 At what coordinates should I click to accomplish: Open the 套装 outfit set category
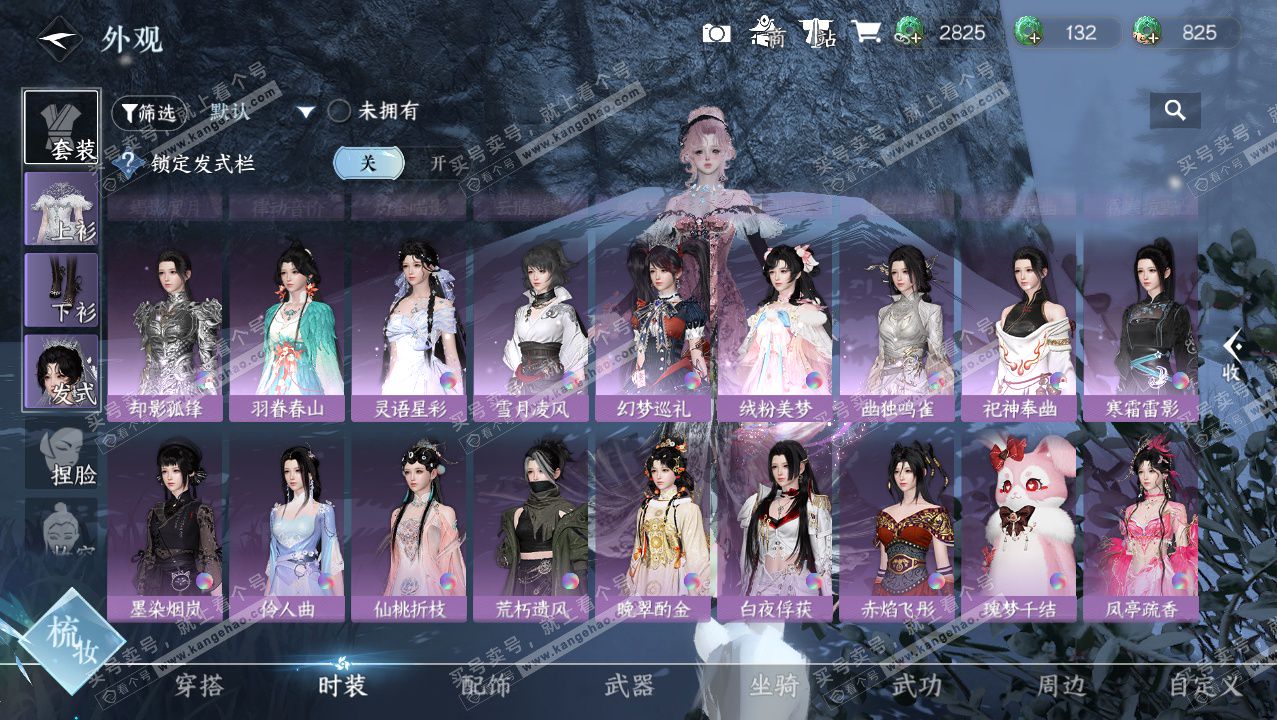coord(61,127)
